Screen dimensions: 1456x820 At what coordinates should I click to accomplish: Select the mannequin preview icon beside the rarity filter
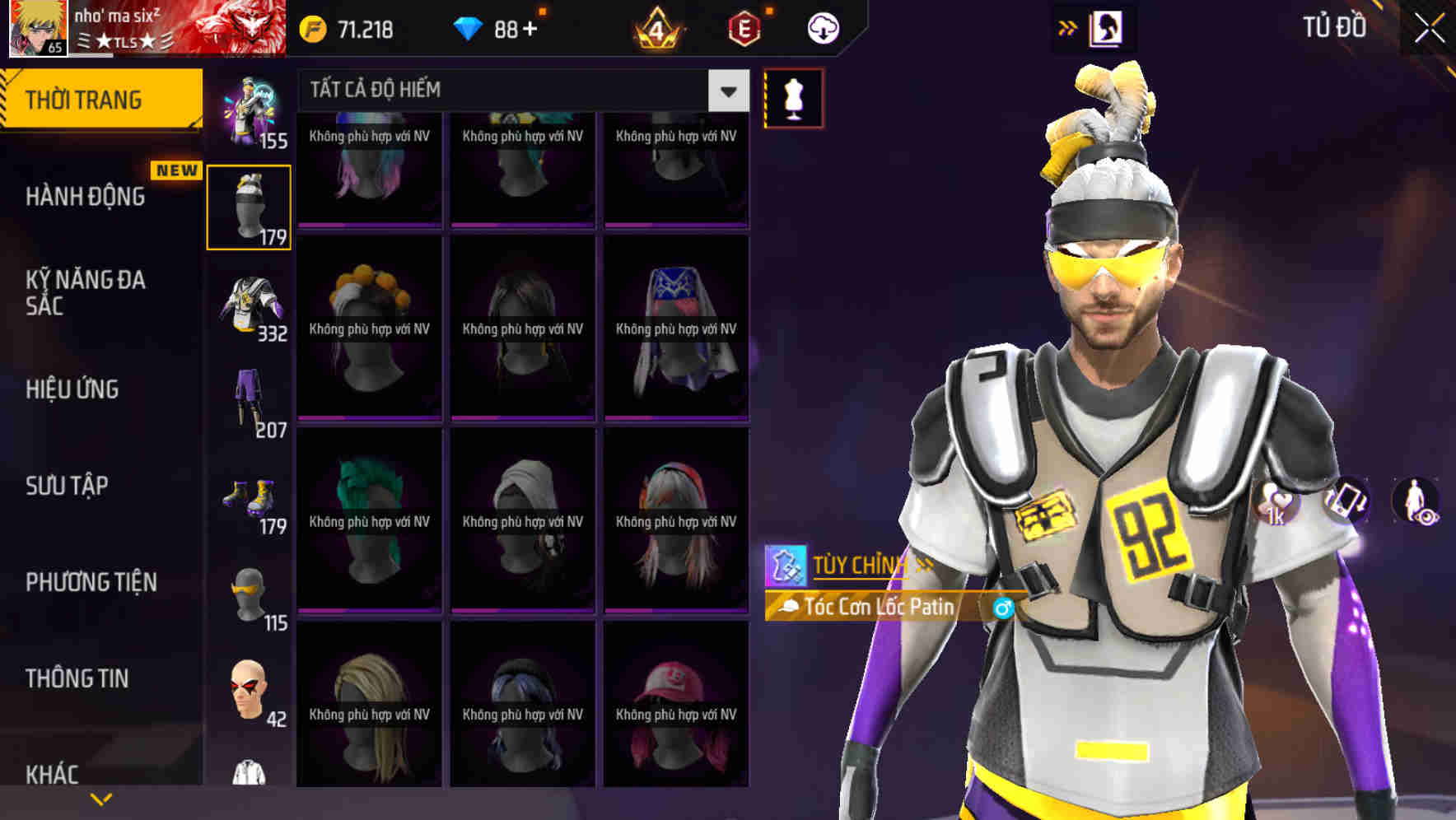point(793,96)
